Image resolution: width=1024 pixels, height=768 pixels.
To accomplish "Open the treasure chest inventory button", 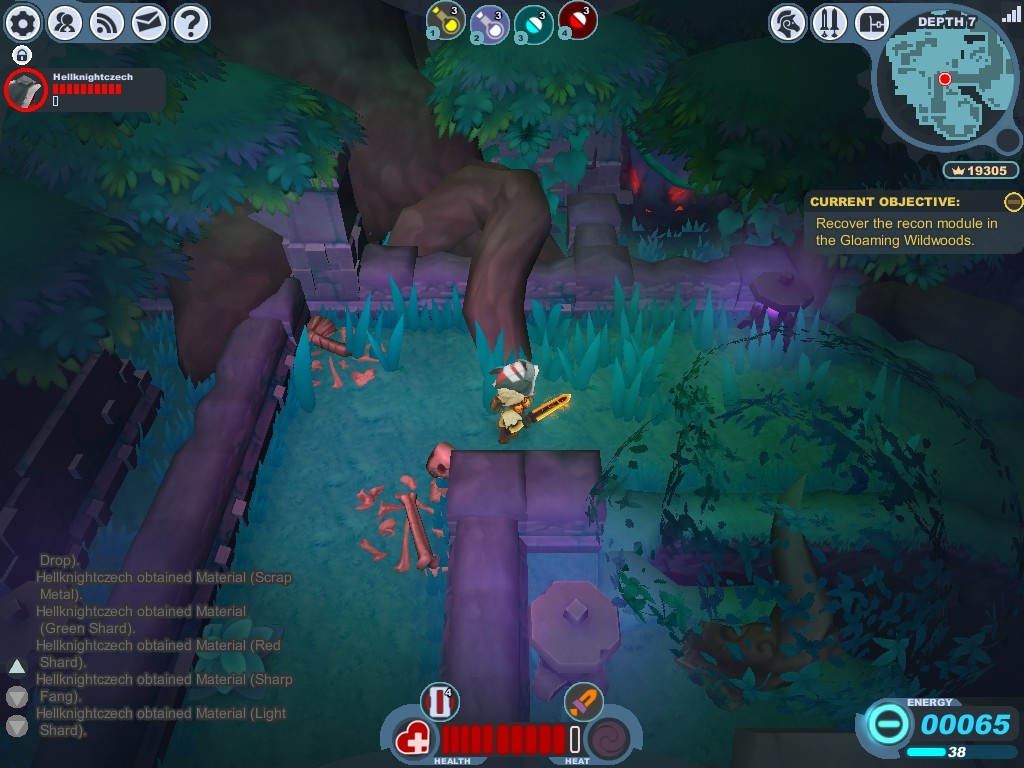I will 872,22.
